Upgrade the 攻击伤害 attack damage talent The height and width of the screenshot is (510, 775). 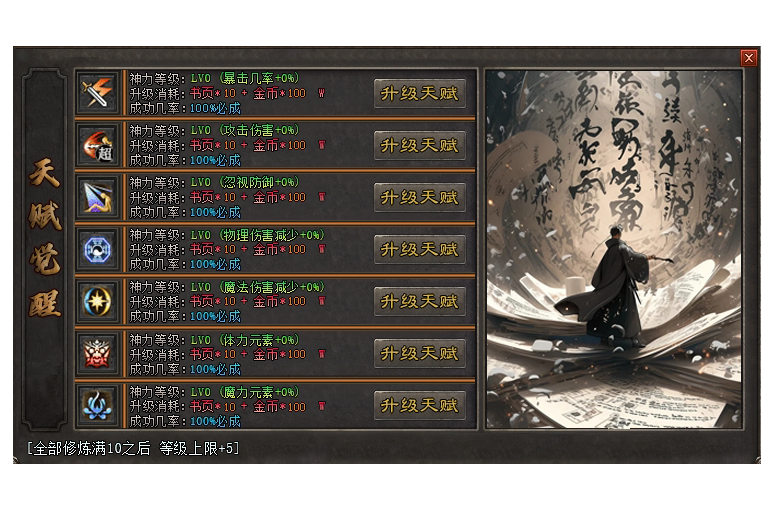coord(420,146)
